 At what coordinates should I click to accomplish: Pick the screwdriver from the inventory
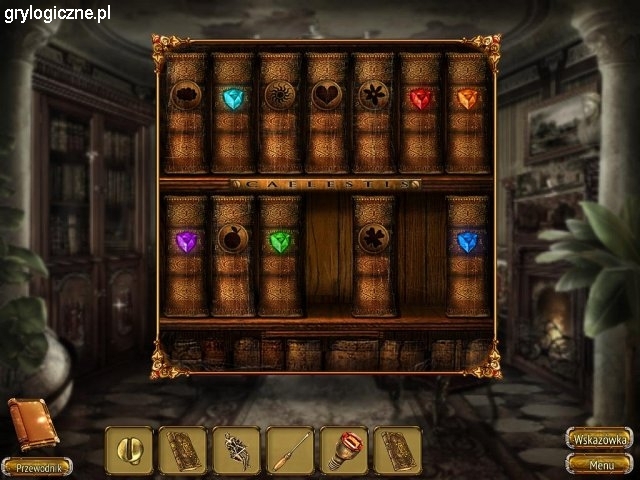(291, 450)
